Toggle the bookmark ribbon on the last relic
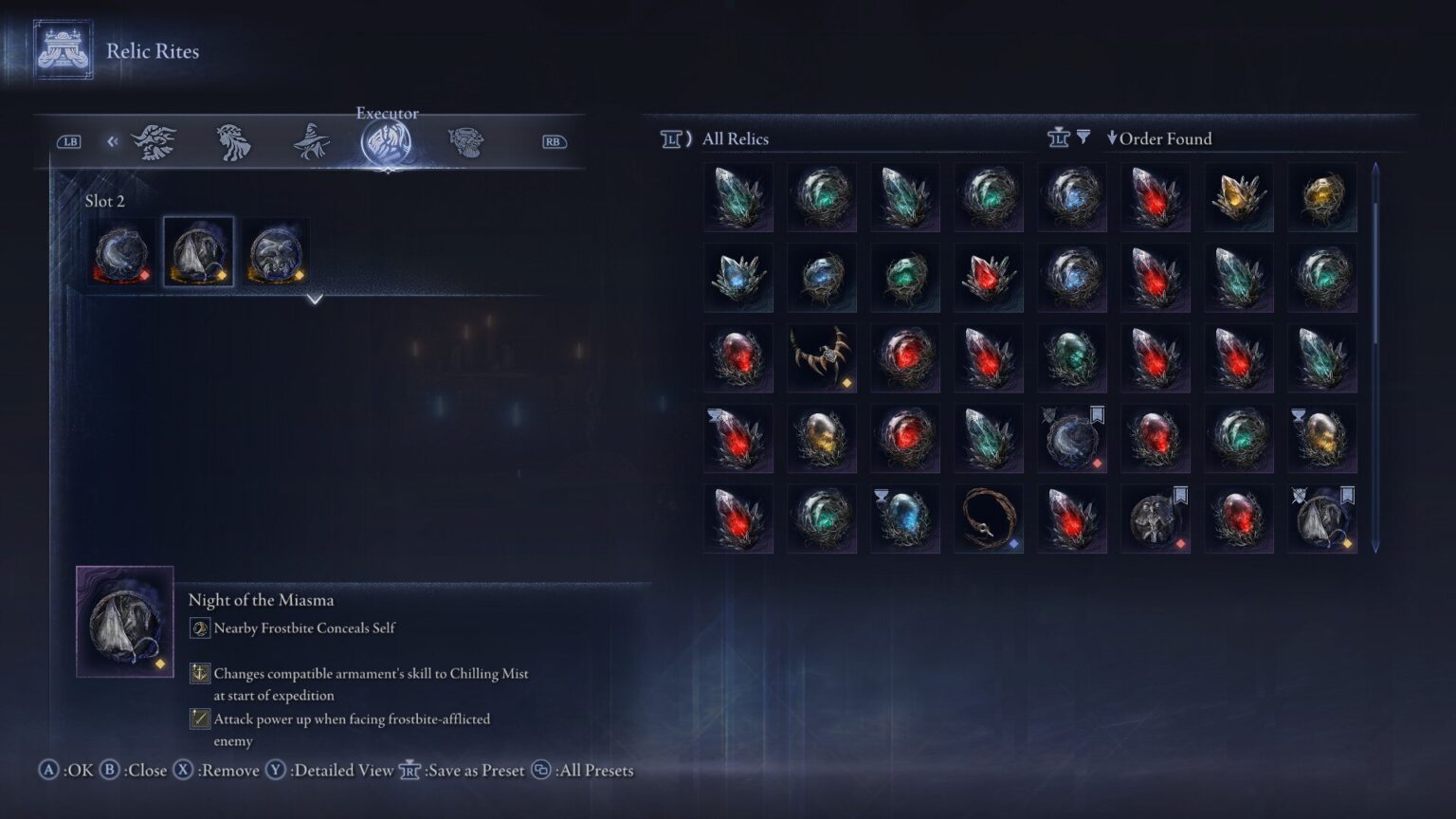1456x819 pixels. coord(1347,495)
